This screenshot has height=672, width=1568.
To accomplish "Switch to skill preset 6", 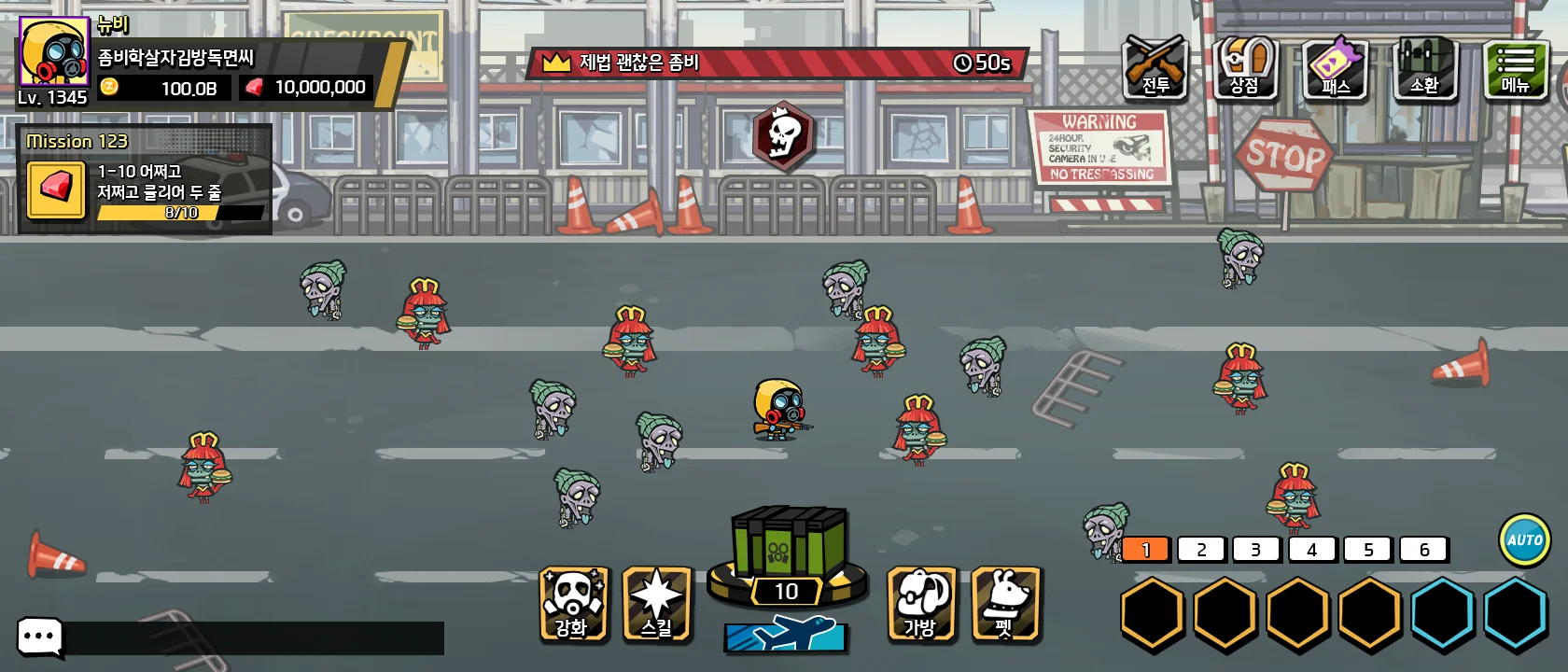I will pyautogui.click(x=1423, y=550).
